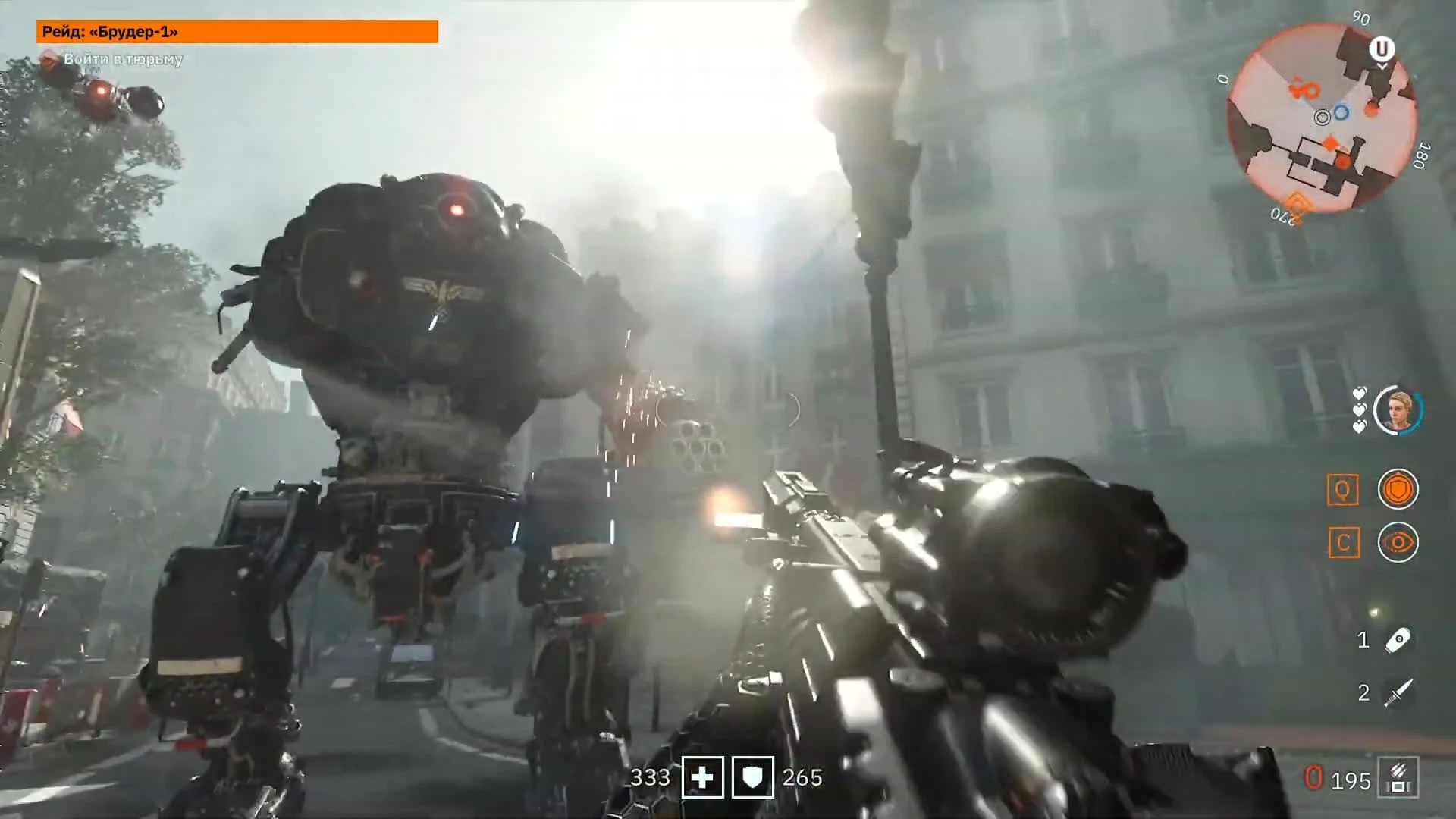The width and height of the screenshot is (1456, 819).
Task: Click the health cross icon near 333
Action: (x=703, y=778)
